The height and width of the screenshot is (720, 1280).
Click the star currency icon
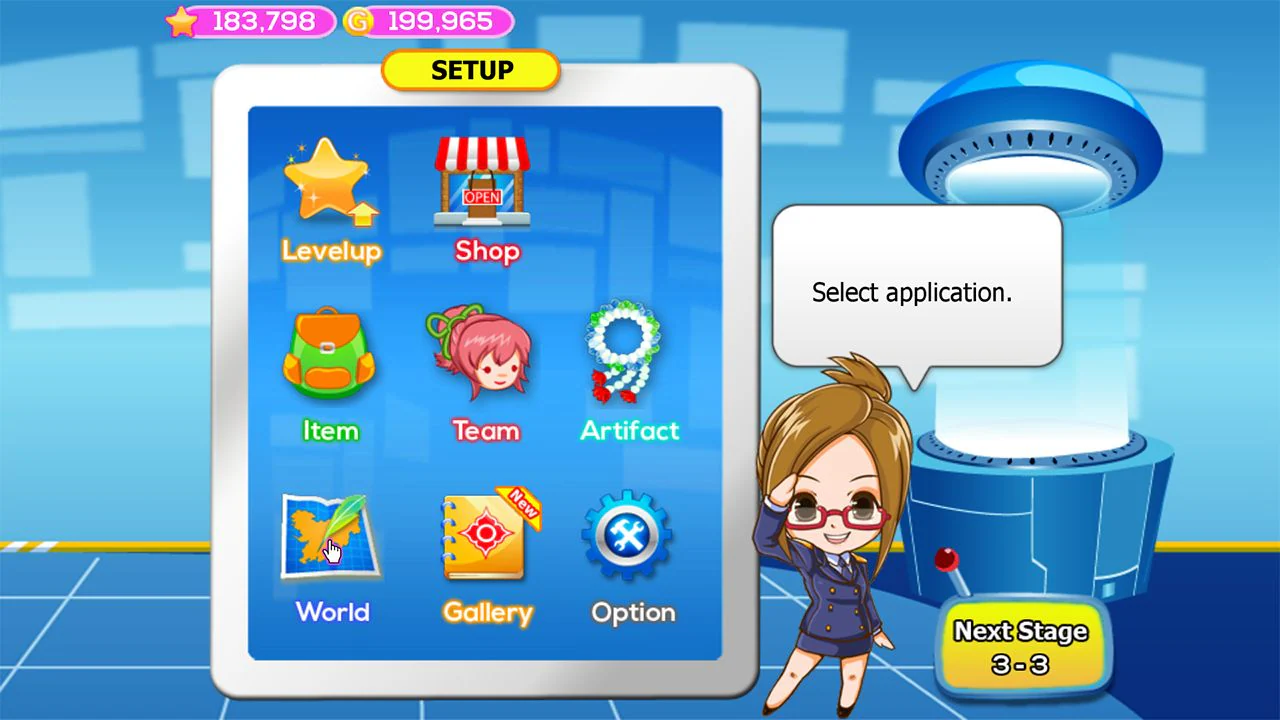(x=183, y=21)
